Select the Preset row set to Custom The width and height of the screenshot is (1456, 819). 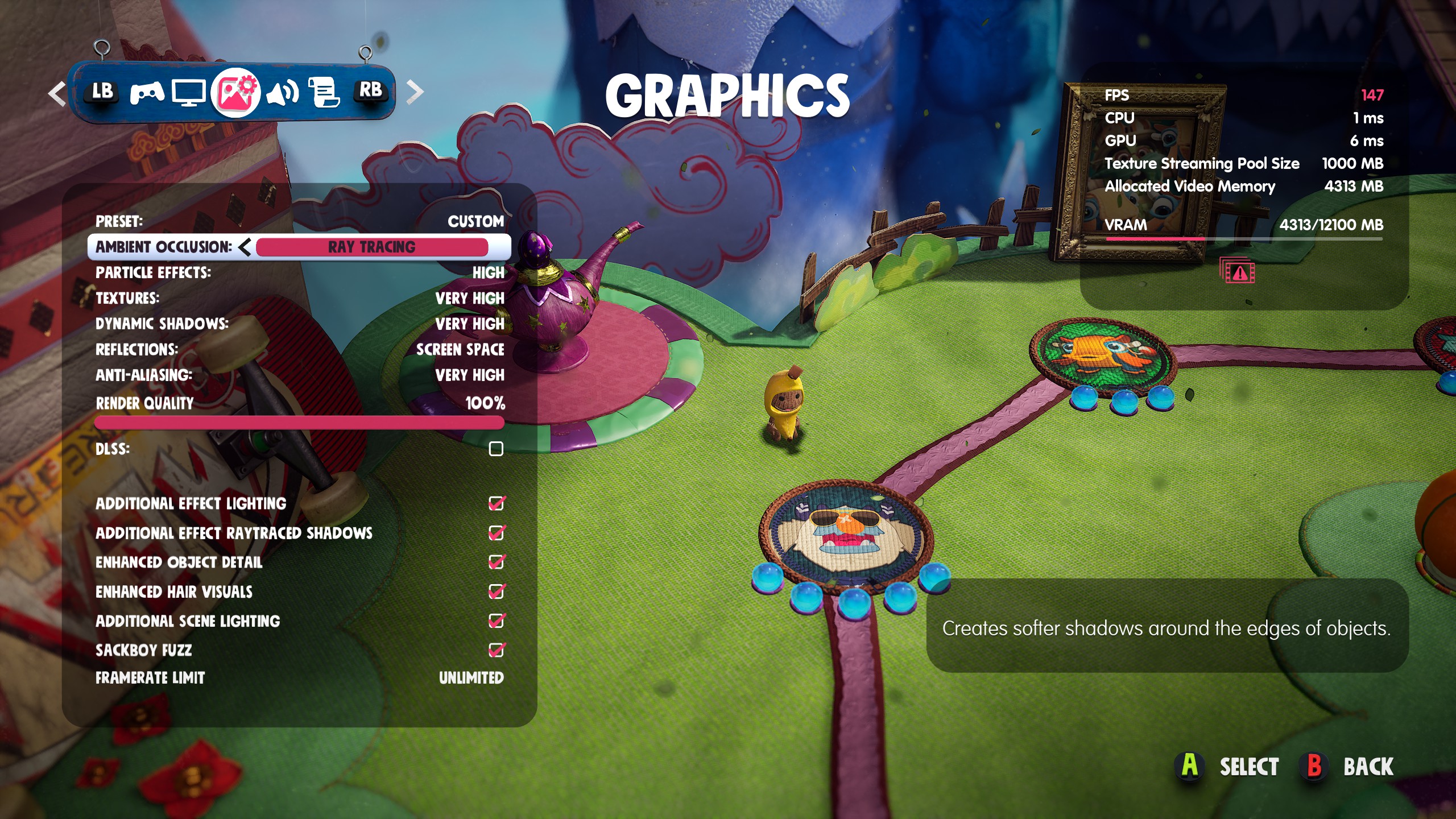(299, 221)
